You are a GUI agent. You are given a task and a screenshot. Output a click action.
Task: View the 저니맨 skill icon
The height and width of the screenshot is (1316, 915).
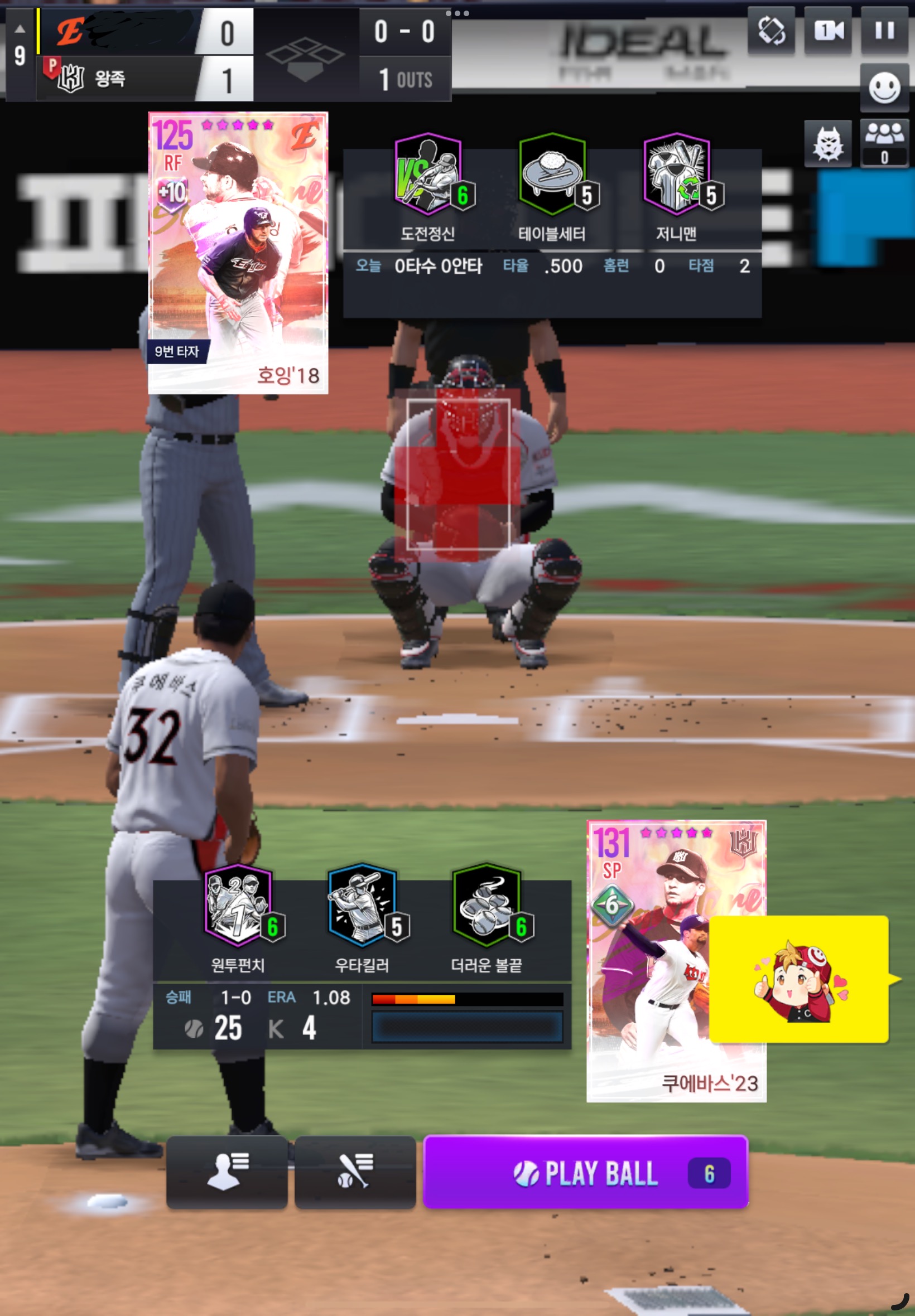pos(677,175)
